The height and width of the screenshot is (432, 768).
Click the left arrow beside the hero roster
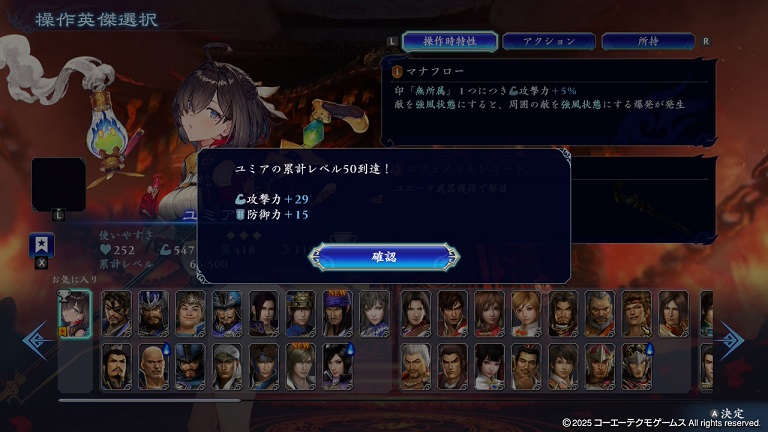(37, 341)
